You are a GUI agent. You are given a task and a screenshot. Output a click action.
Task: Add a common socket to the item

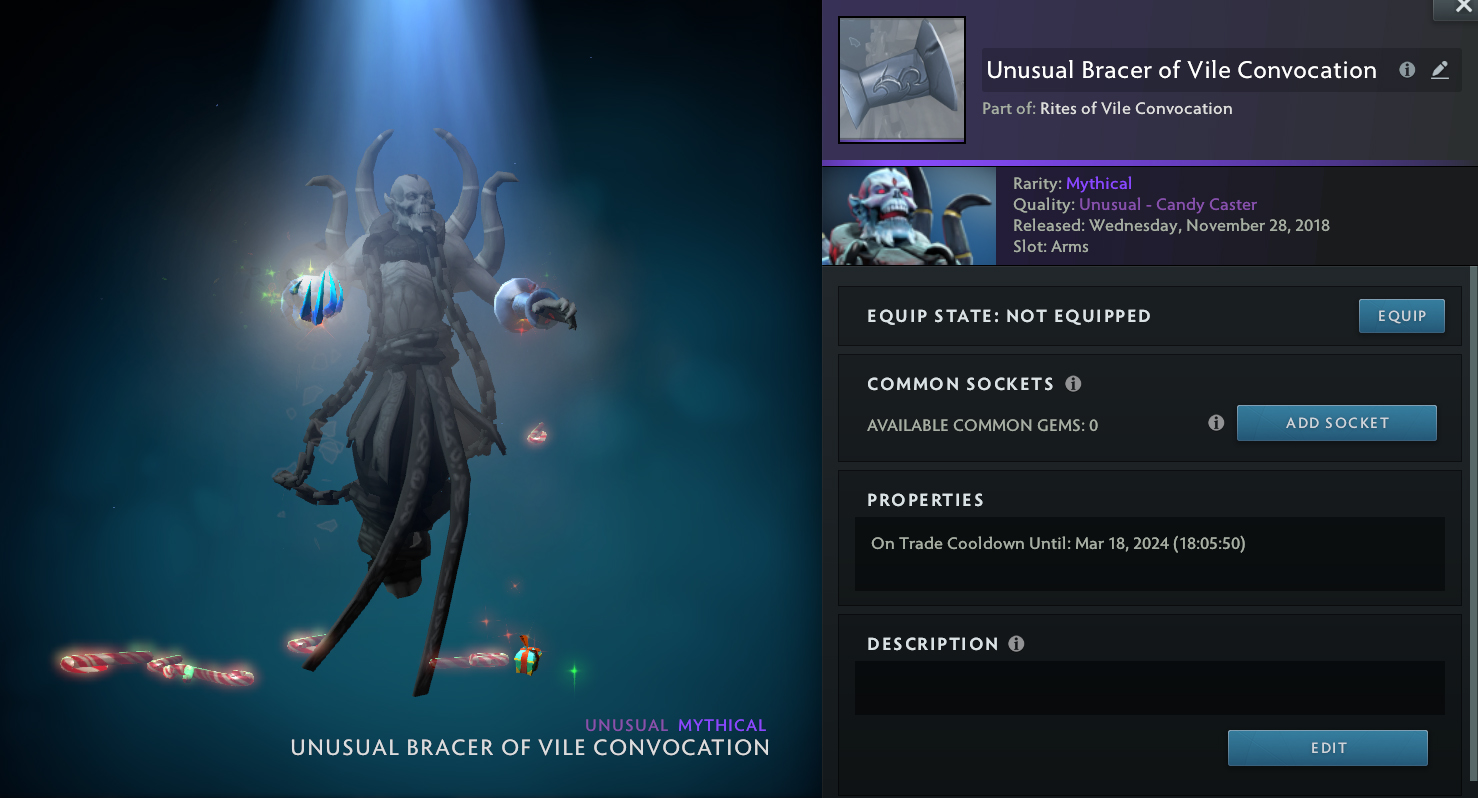click(1336, 423)
